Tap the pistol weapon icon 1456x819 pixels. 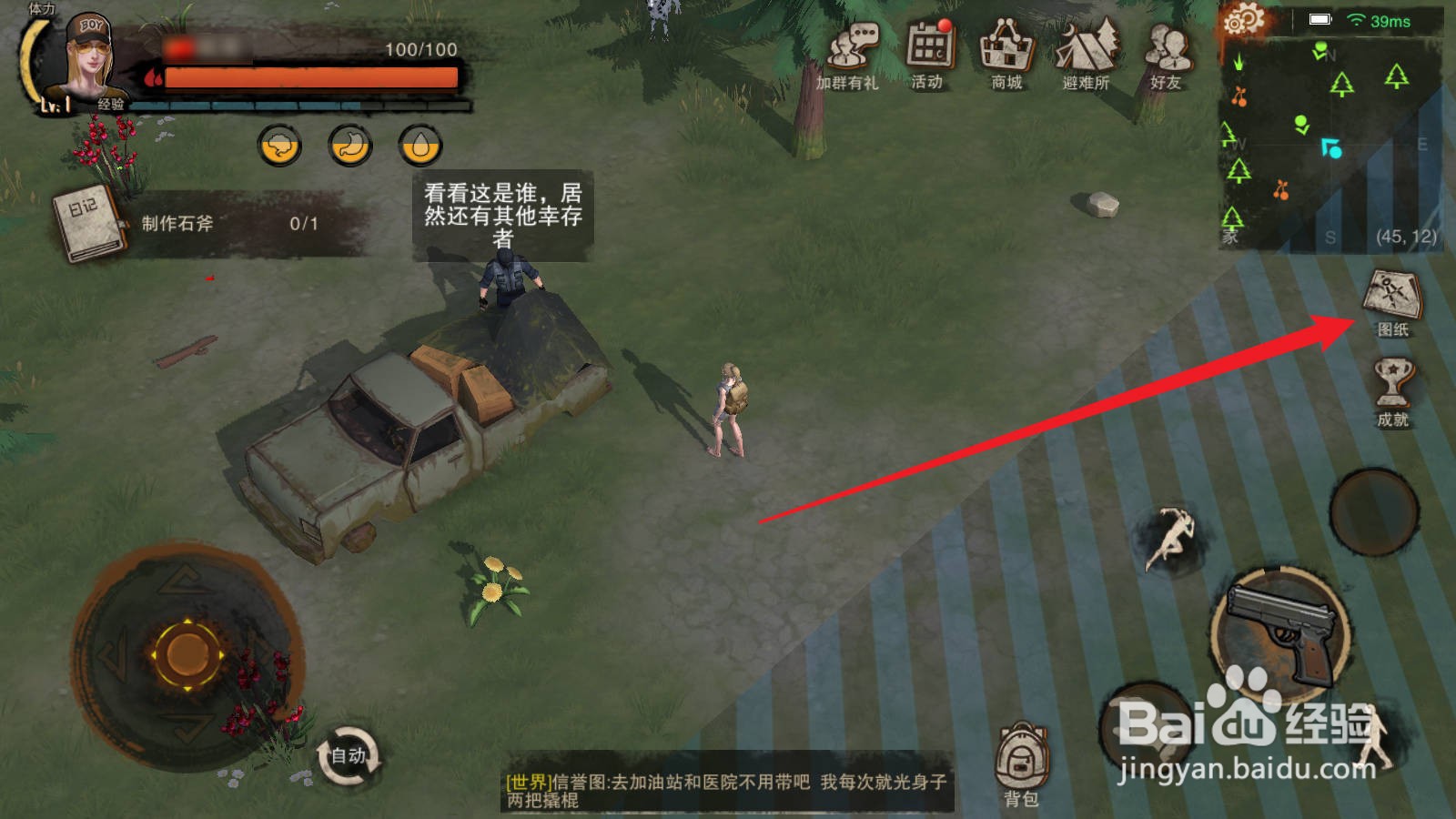[1278, 631]
